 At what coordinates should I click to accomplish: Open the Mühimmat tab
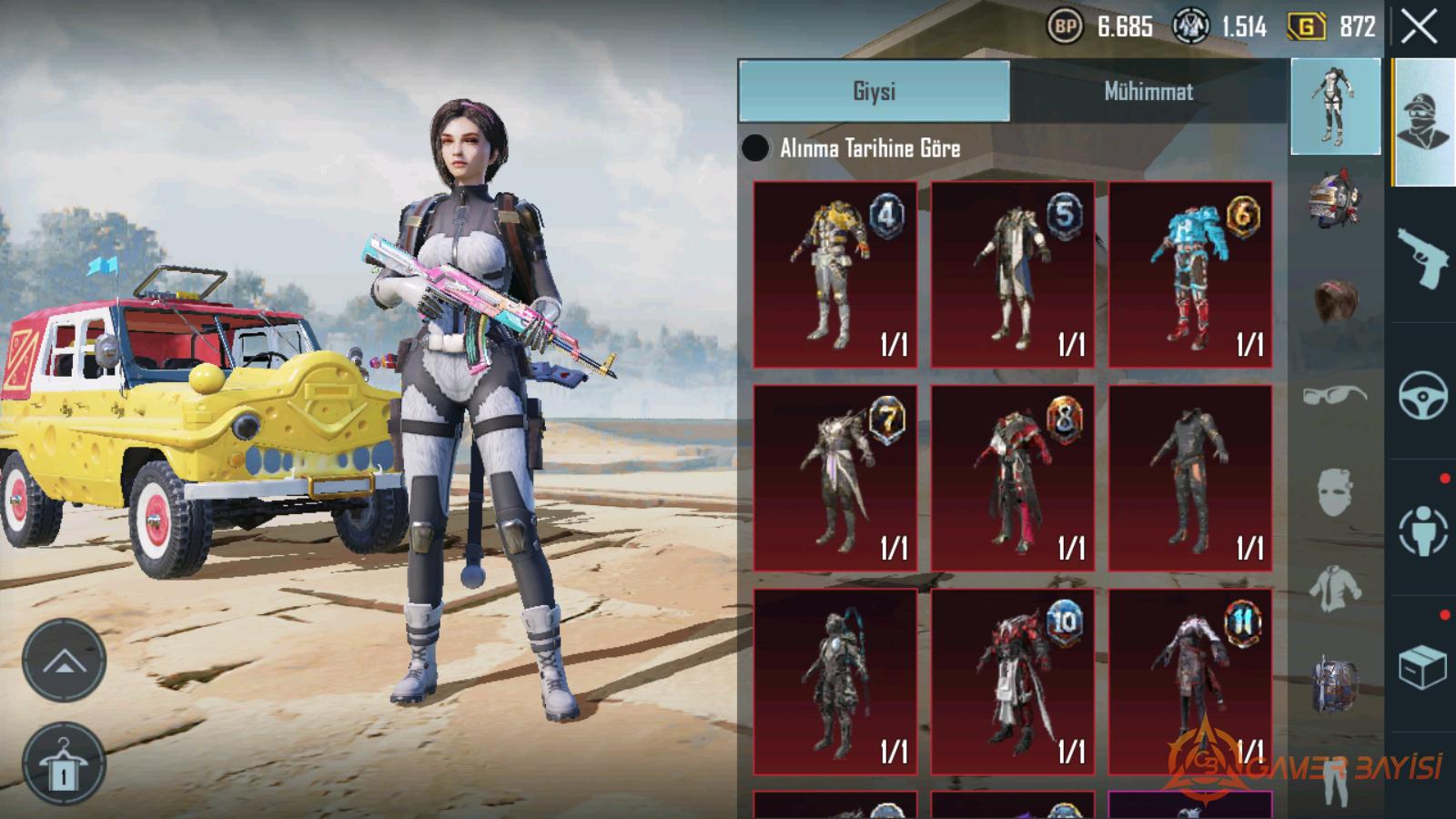1148,91
